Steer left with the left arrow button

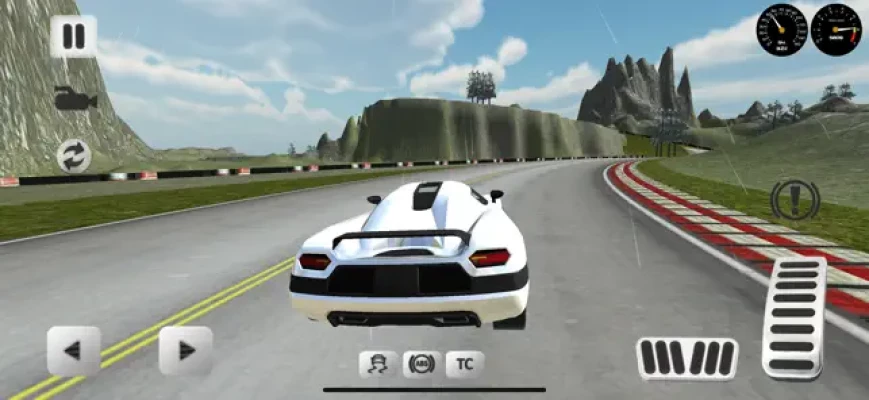(x=73, y=350)
